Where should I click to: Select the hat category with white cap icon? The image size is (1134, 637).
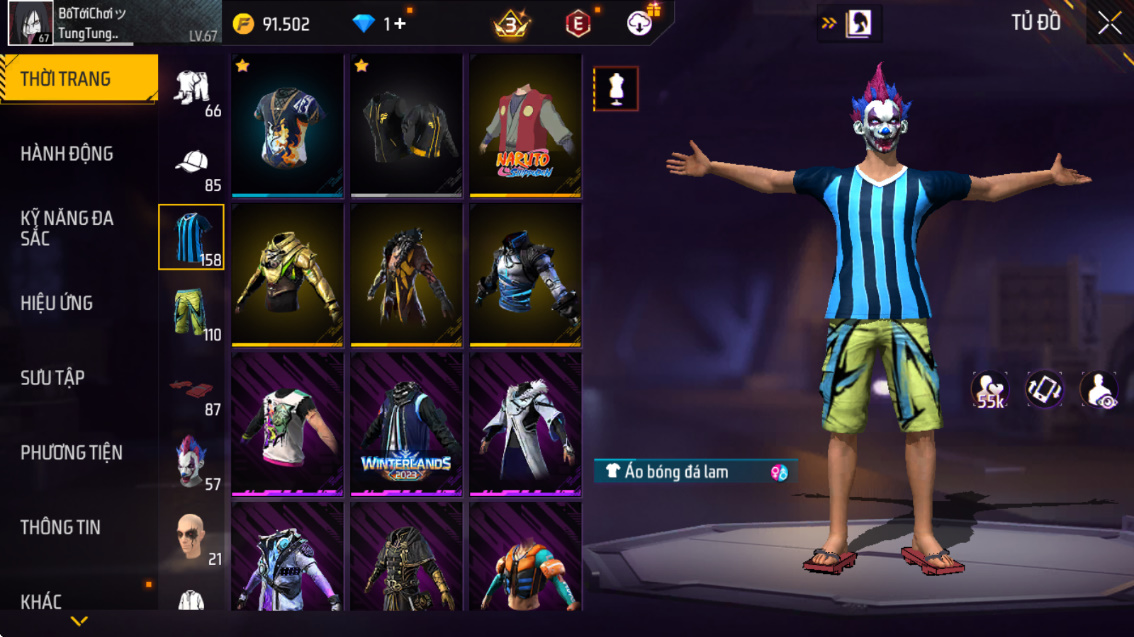pos(191,163)
